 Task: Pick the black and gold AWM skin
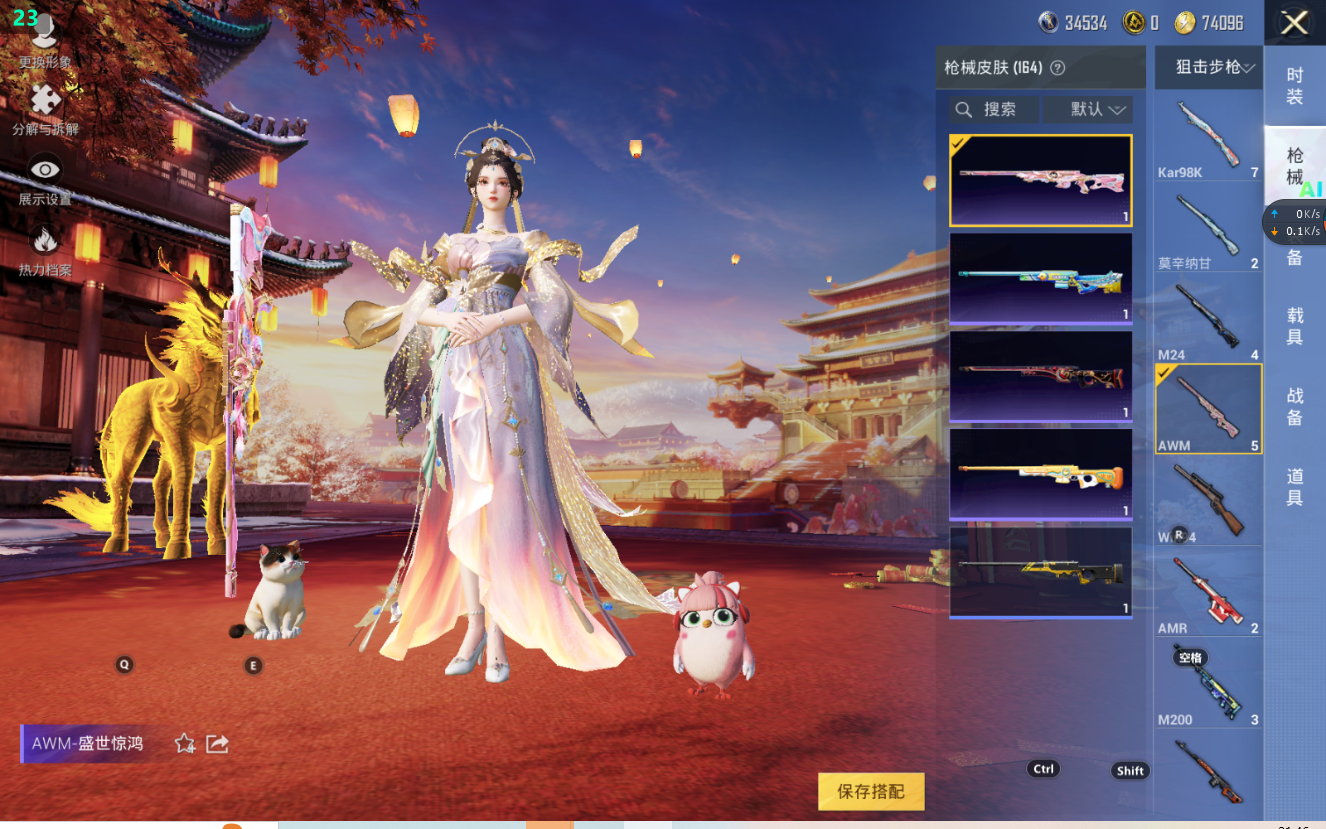1040,572
